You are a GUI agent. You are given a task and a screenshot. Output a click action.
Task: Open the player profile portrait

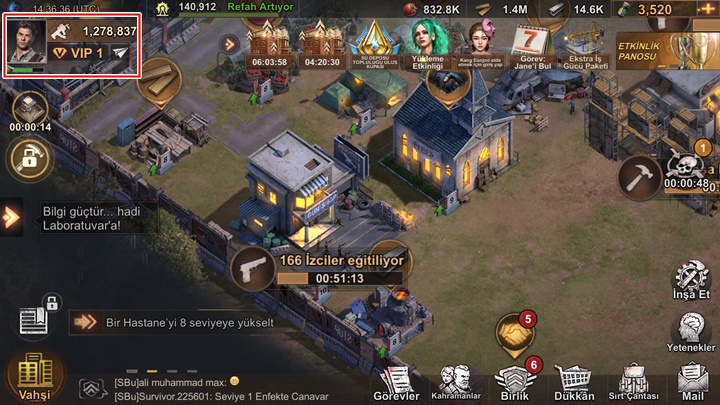click(x=26, y=42)
